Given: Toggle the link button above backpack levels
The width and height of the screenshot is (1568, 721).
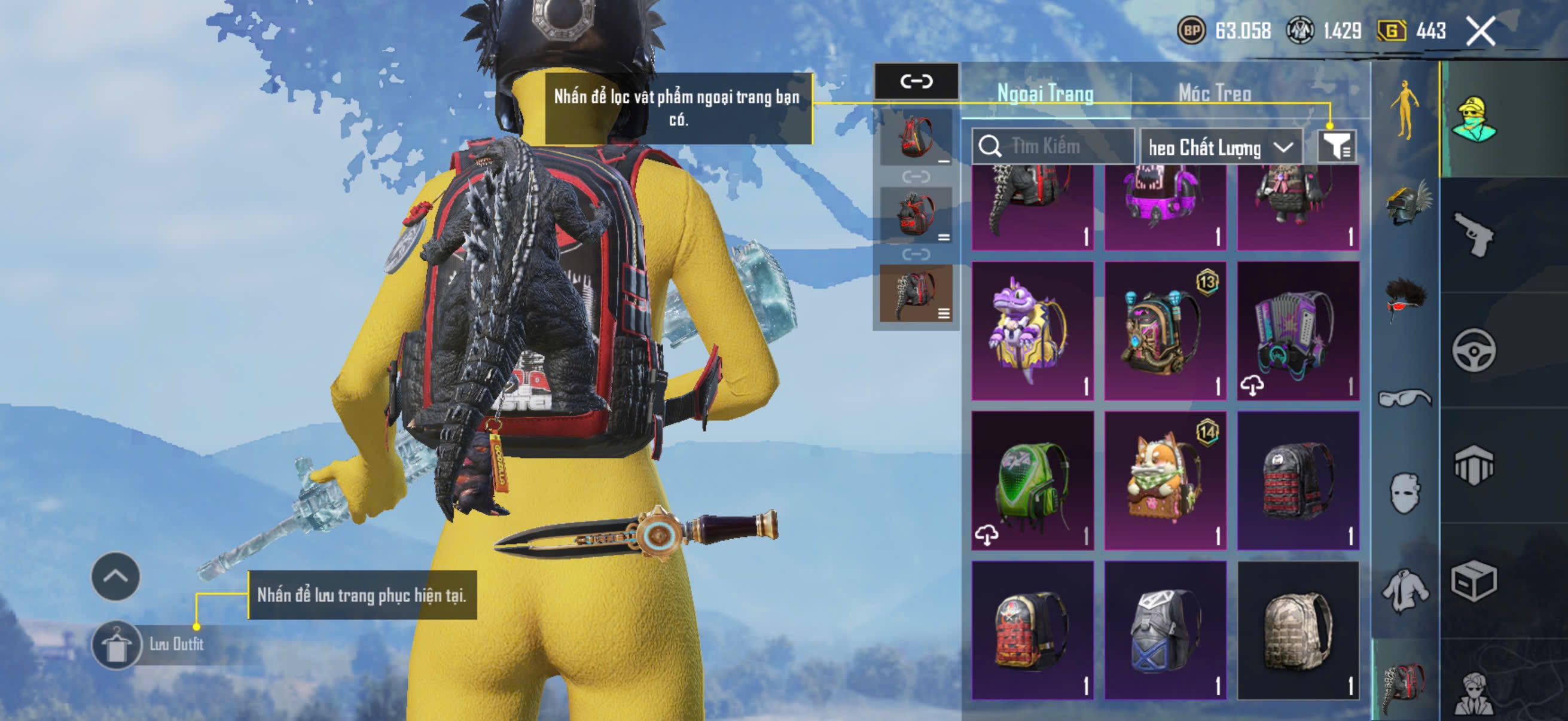Looking at the screenshot, I should pos(916,81).
